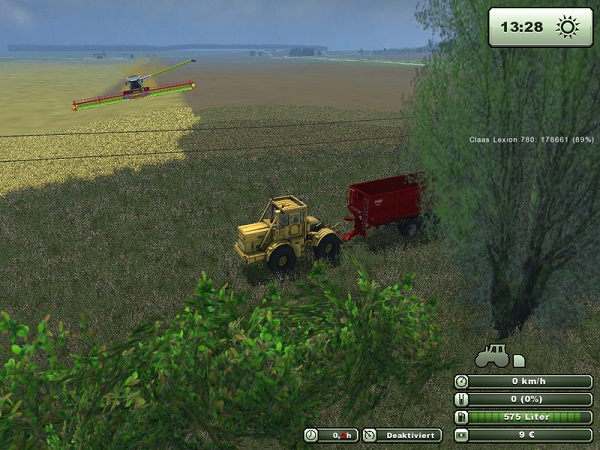This screenshot has width=600, height=450.
Task: Click the sun weather icon
Action: pos(567,27)
